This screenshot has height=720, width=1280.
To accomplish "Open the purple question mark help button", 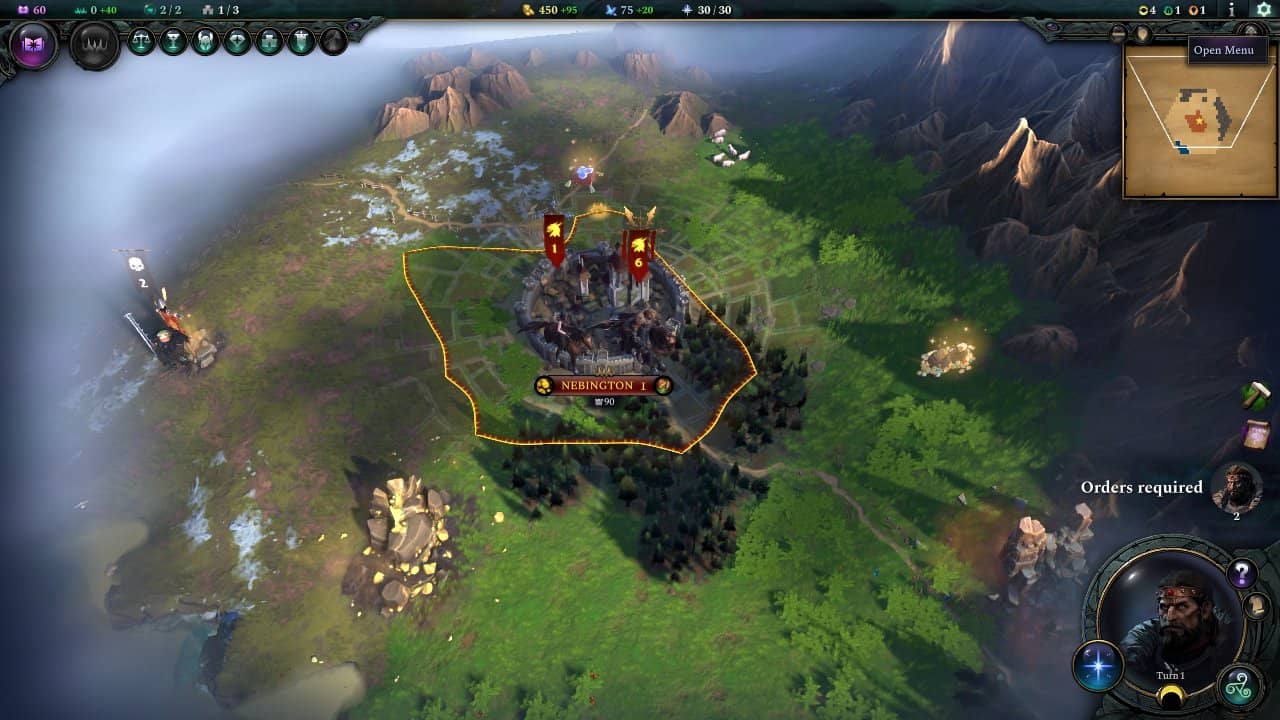I will click(x=1242, y=573).
